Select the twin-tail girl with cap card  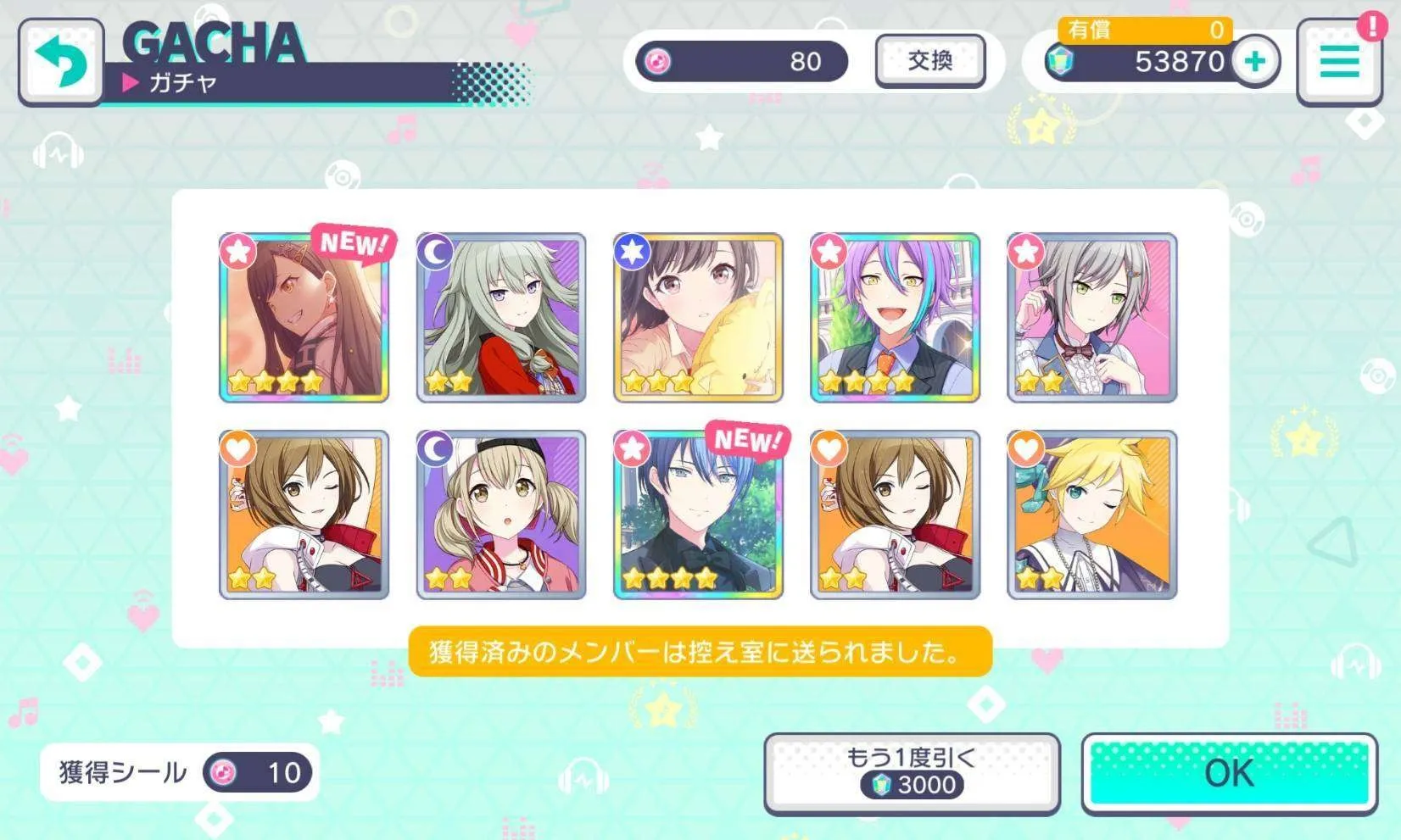501,515
